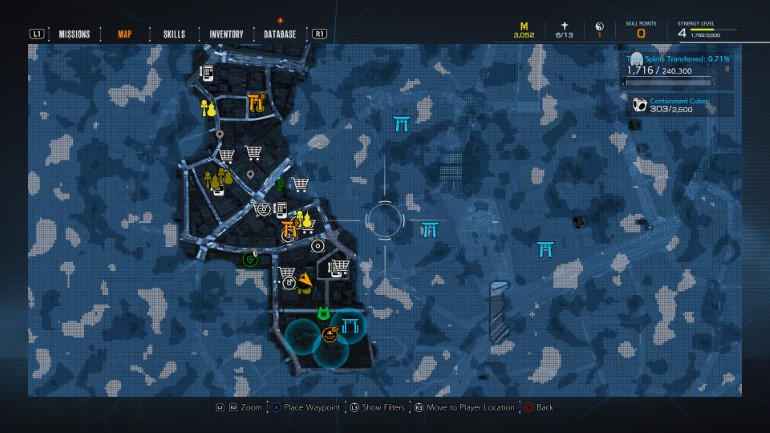
Task: Select the green cat-shaped map marker
Action: coord(324,314)
